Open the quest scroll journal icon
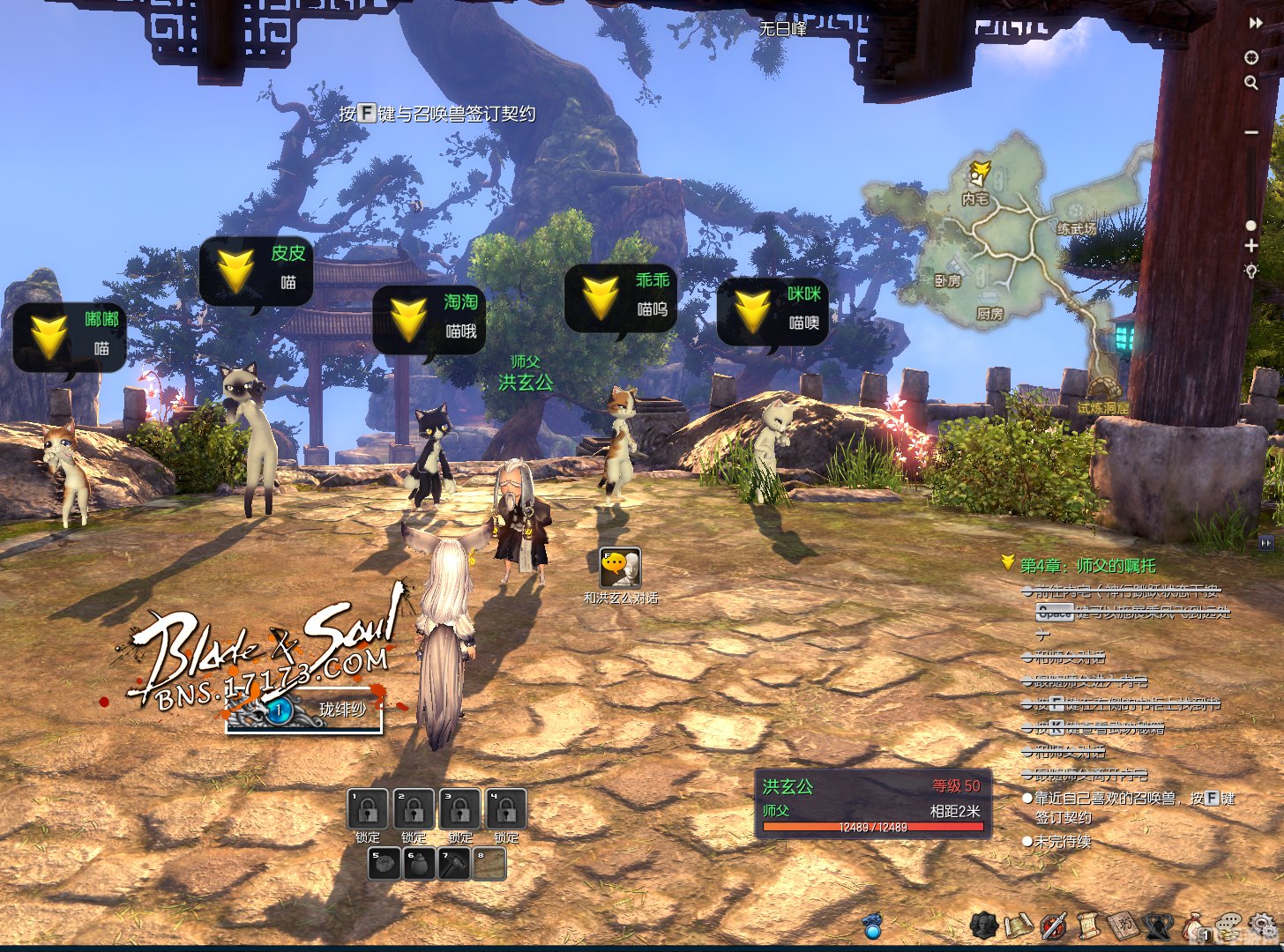 pos(1088,926)
